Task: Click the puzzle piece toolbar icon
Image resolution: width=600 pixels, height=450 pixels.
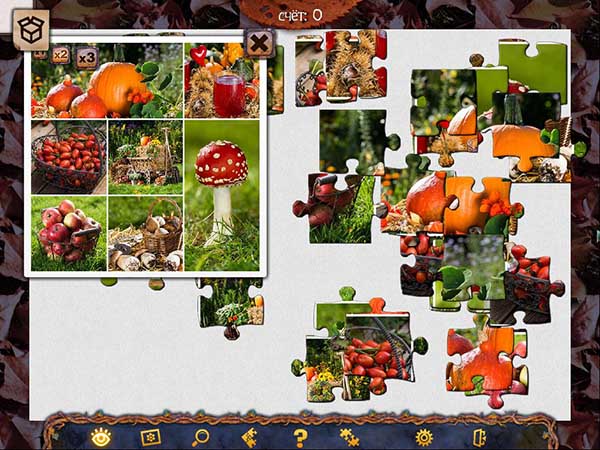Action: coord(349,436)
